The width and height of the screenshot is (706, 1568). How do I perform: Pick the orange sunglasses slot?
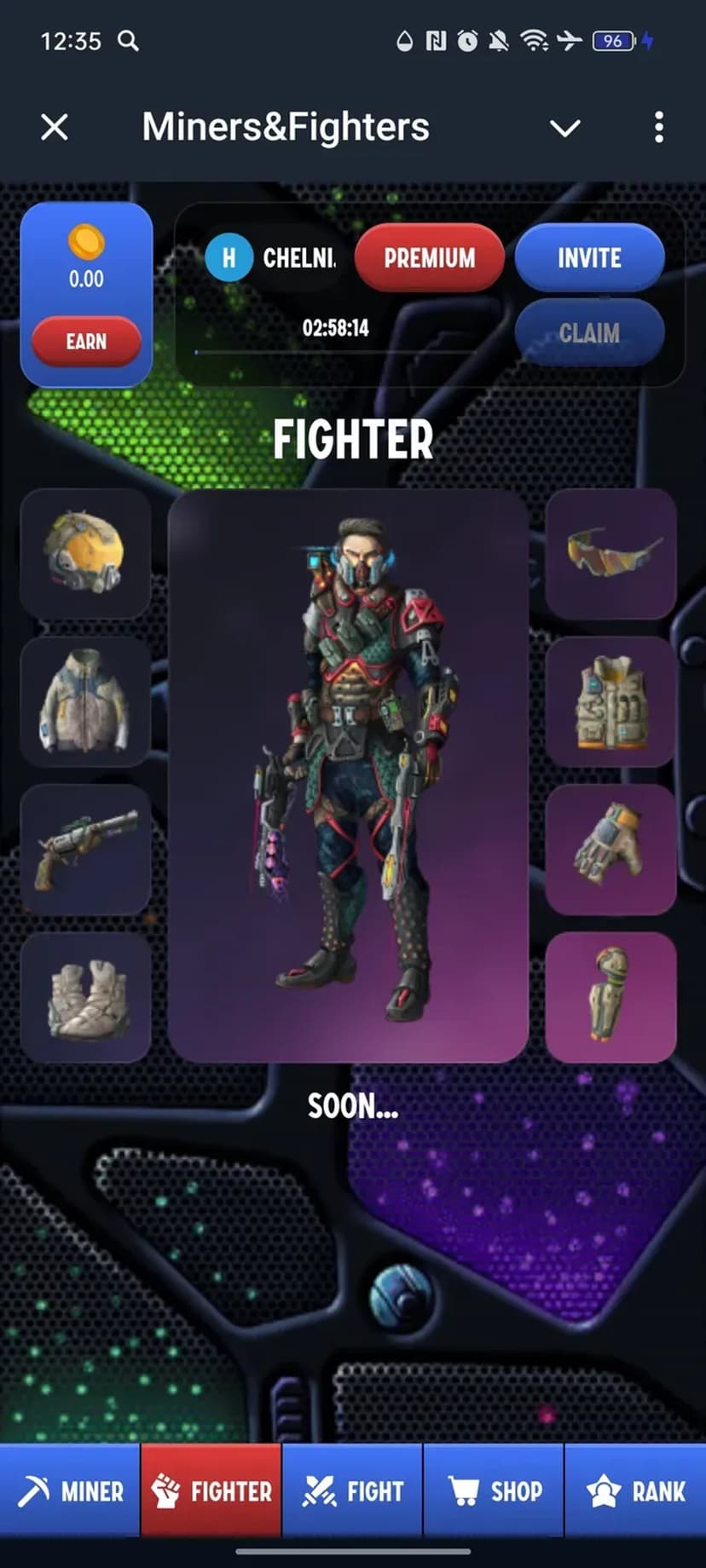[611, 554]
